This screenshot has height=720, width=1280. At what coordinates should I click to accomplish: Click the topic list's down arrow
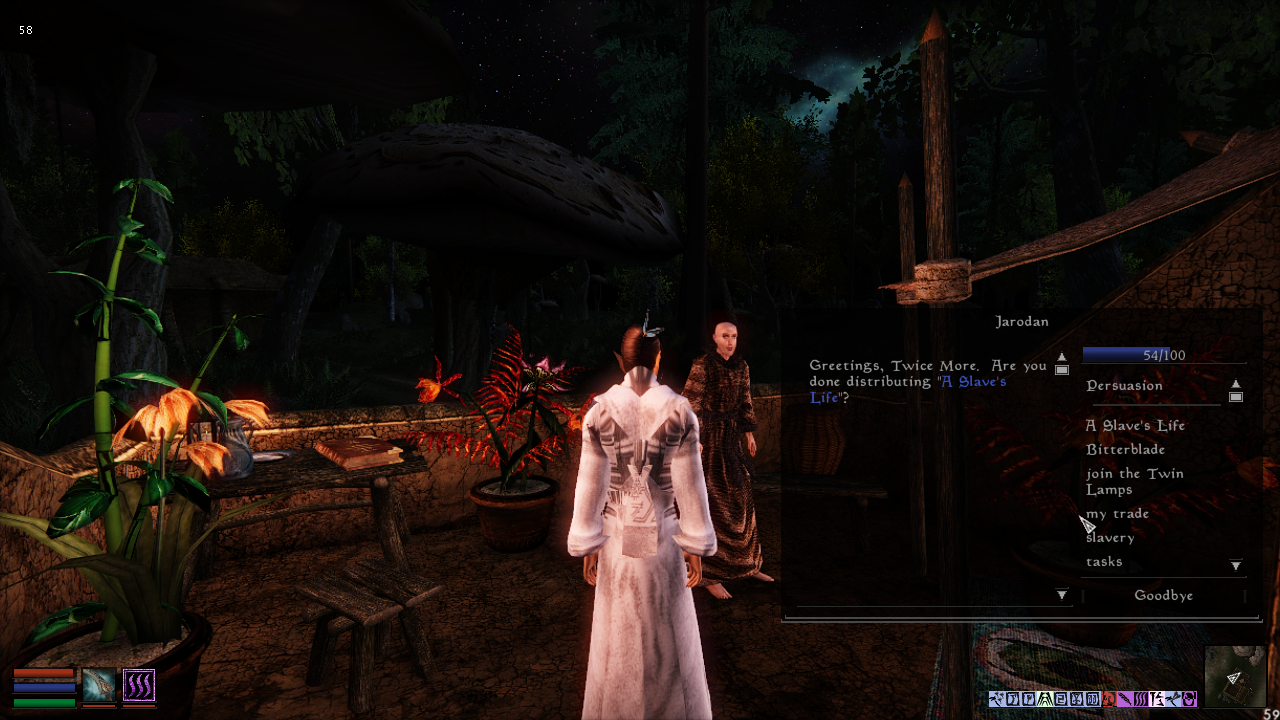(x=1236, y=566)
